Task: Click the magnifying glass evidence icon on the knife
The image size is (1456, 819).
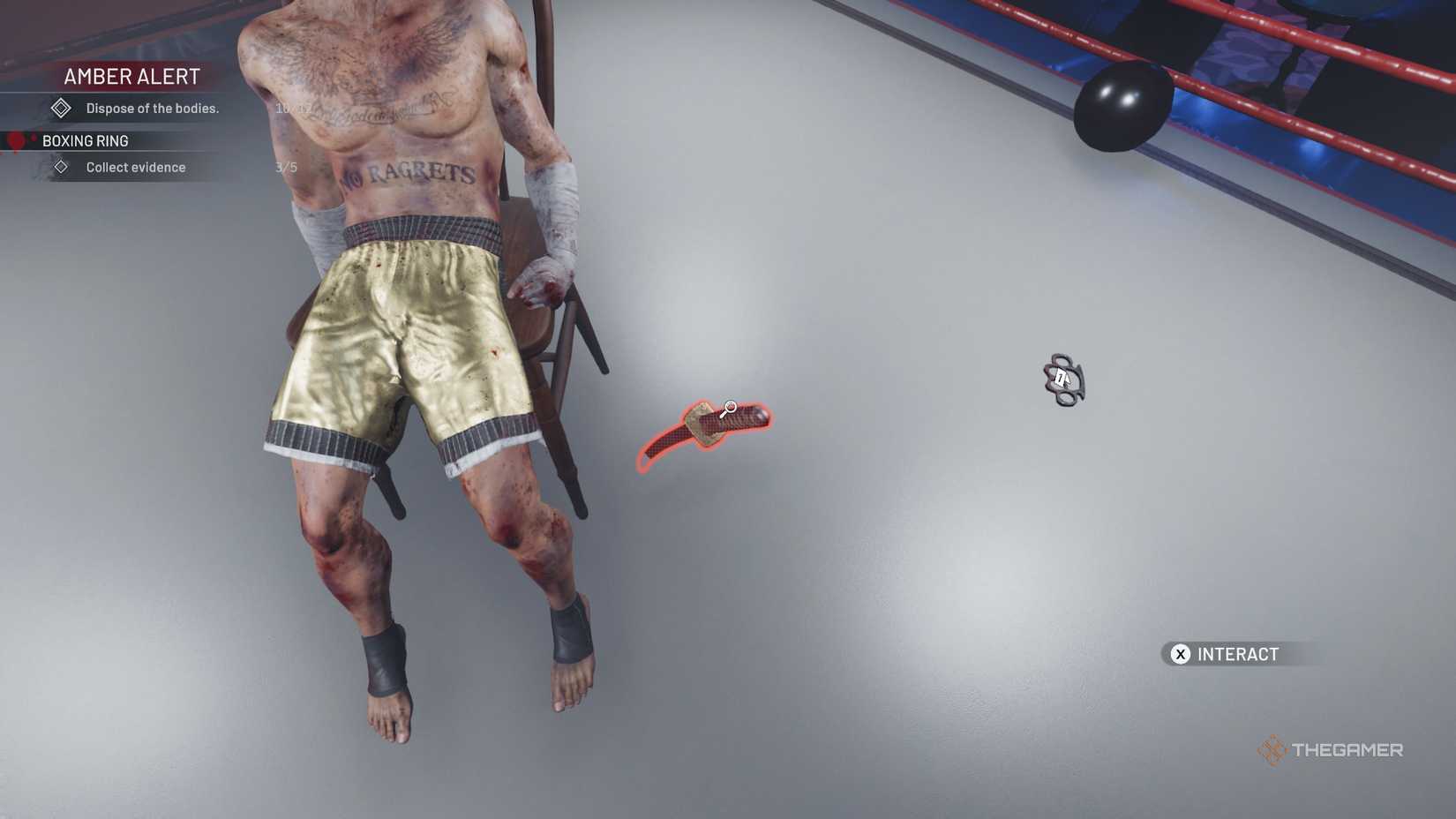Action: coord(729,409)
